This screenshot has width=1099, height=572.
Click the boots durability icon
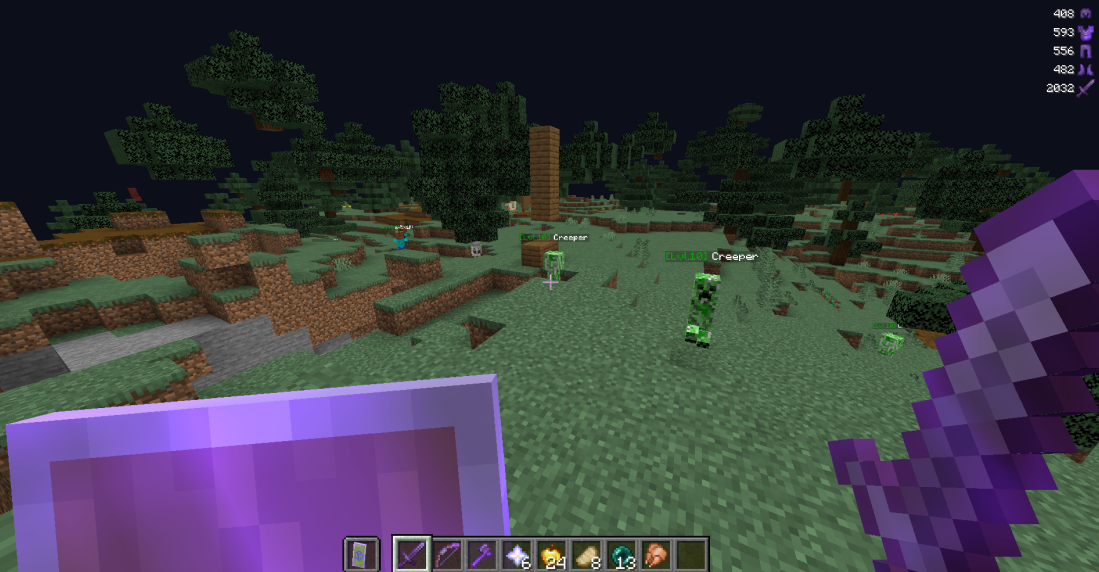pyautogui.click(x=1085, y=69)
